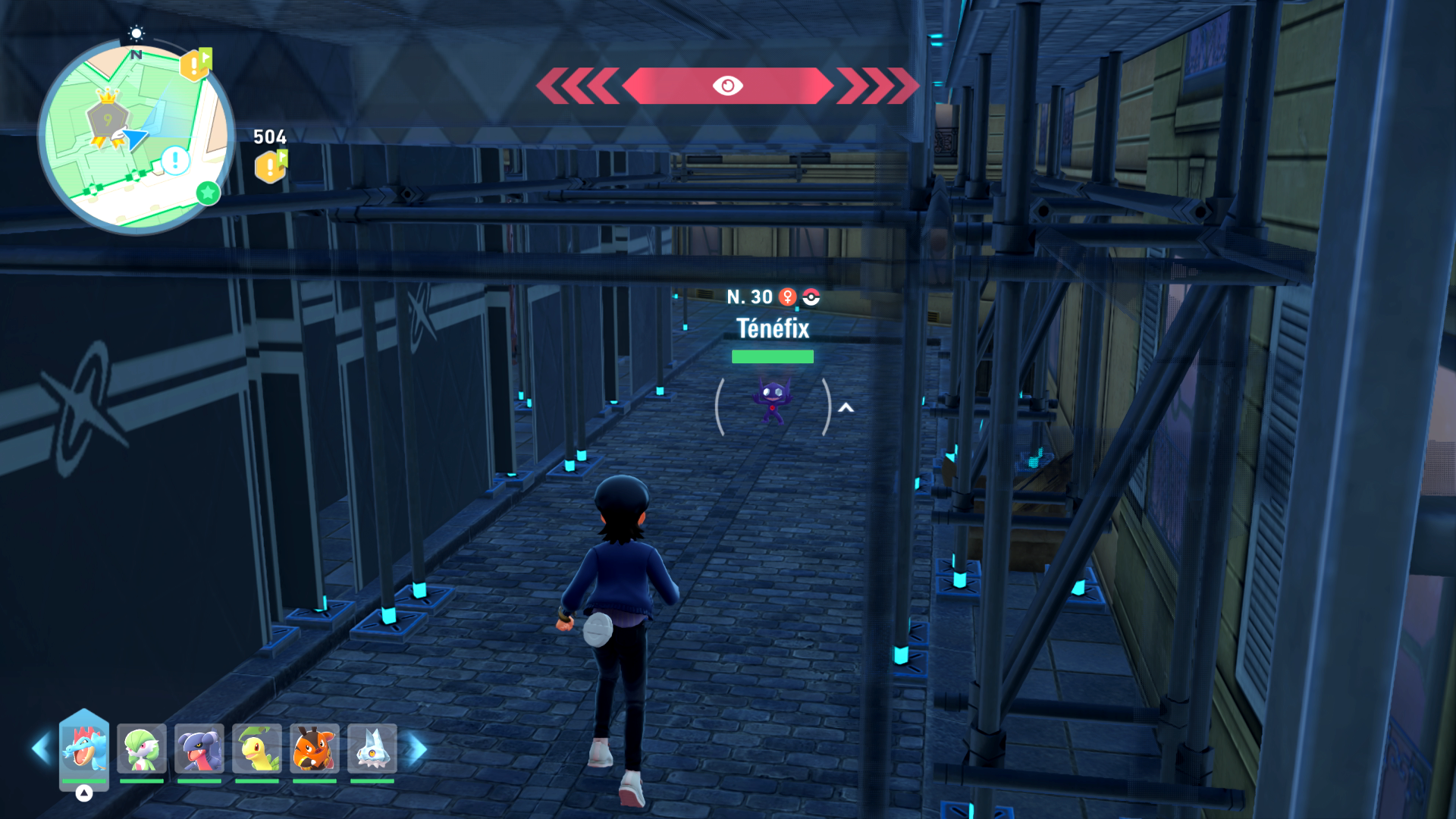Click the blue exclamation marker on minimap
The image size is (1456, 819).
coord(176,161)
